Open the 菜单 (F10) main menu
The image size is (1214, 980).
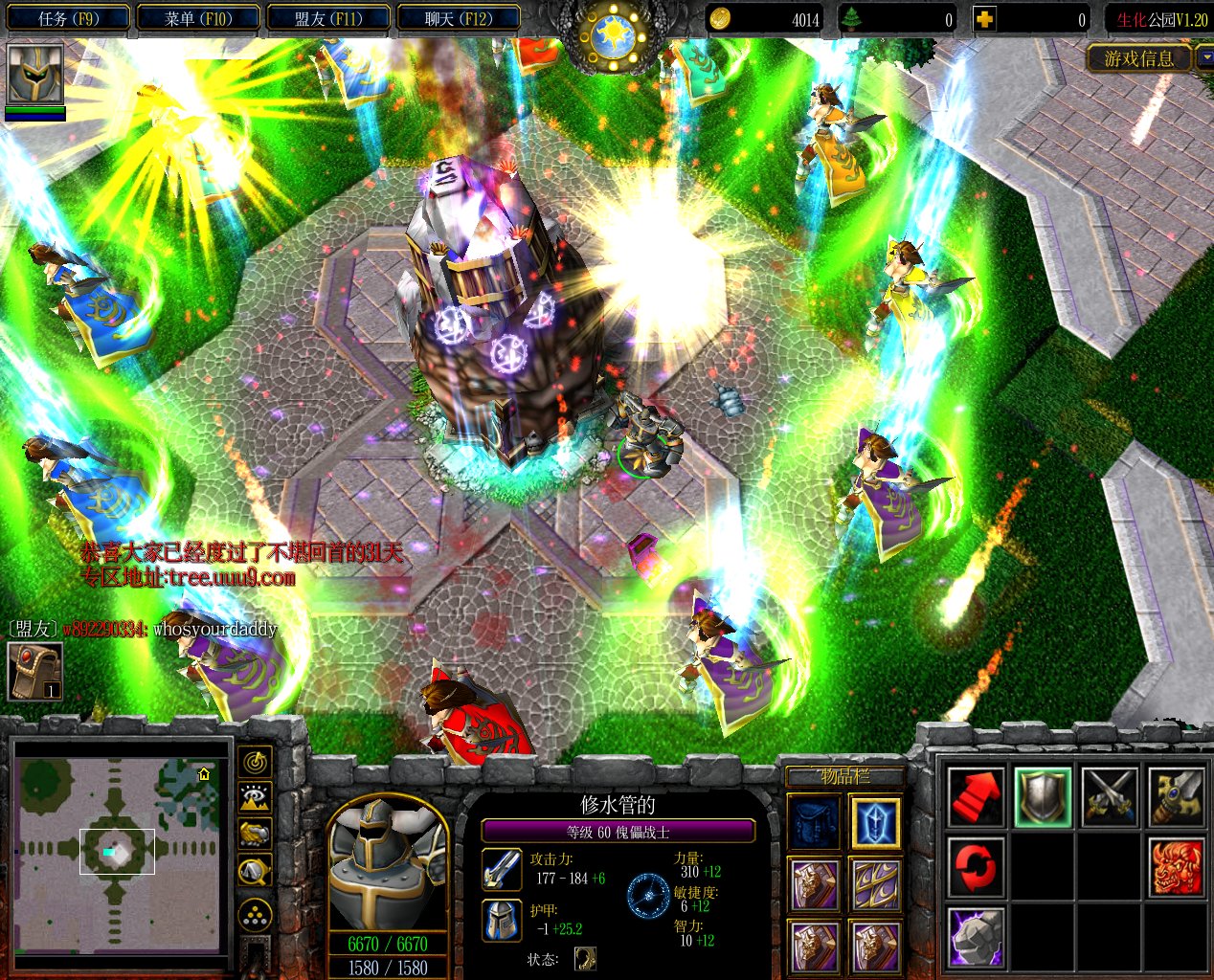pos(198,18)
